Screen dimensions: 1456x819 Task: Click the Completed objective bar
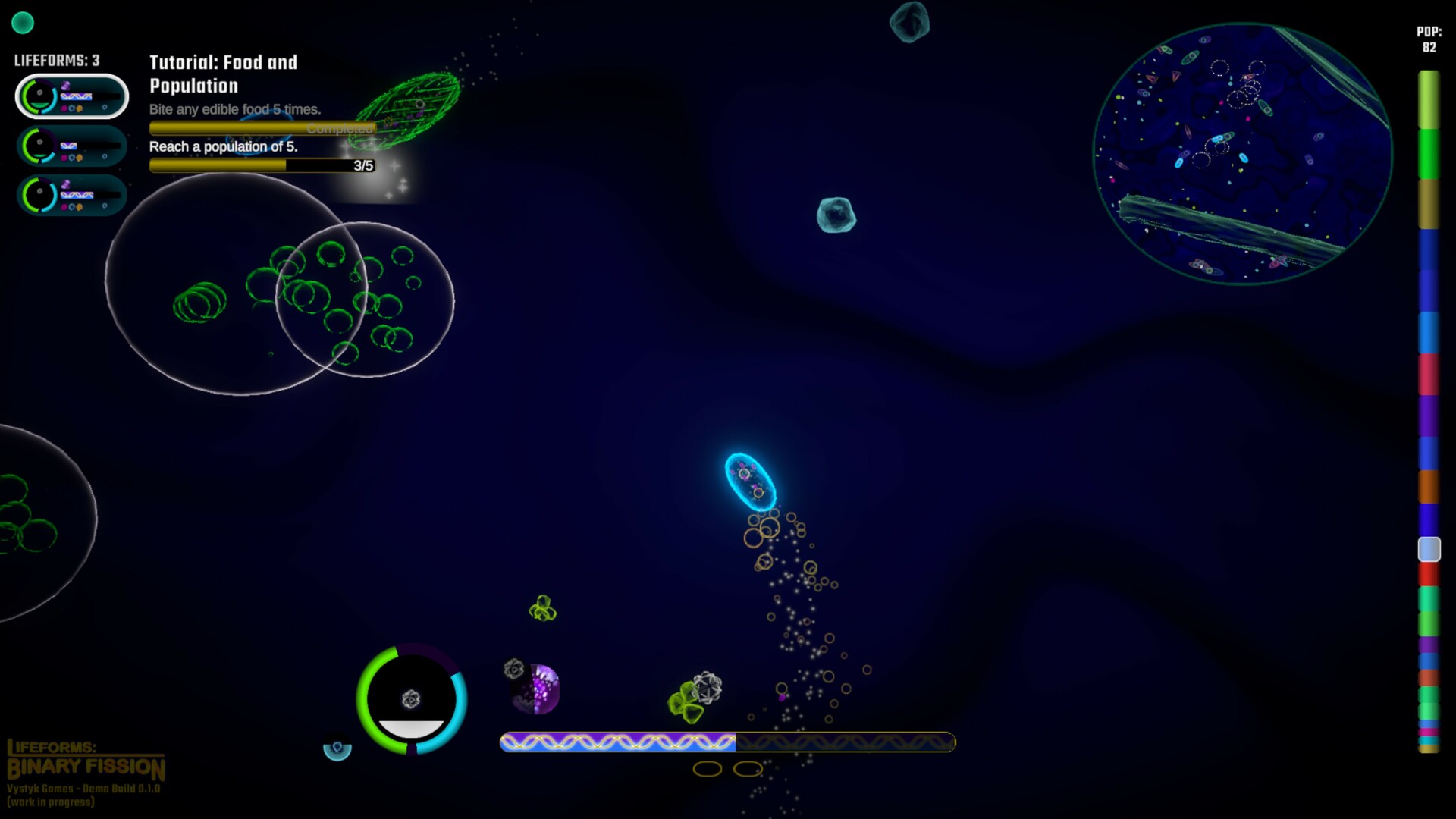coord(262,127)
